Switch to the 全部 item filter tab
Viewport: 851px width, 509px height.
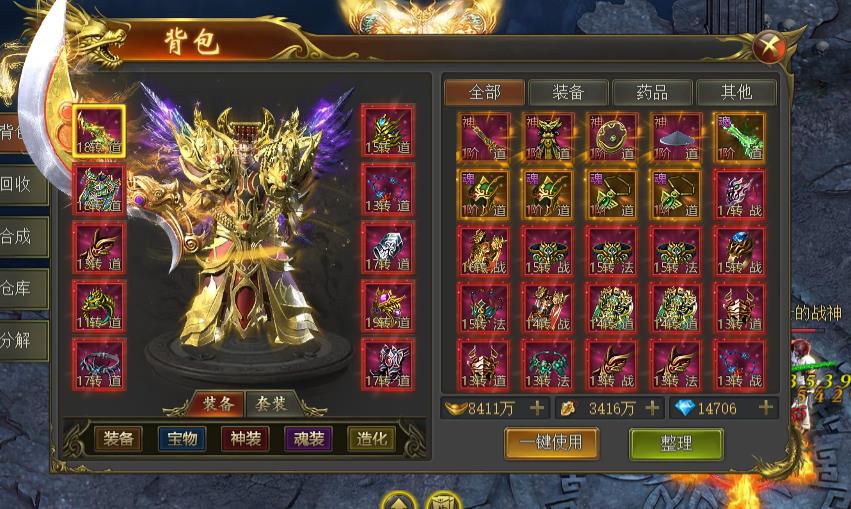(484, 92)
